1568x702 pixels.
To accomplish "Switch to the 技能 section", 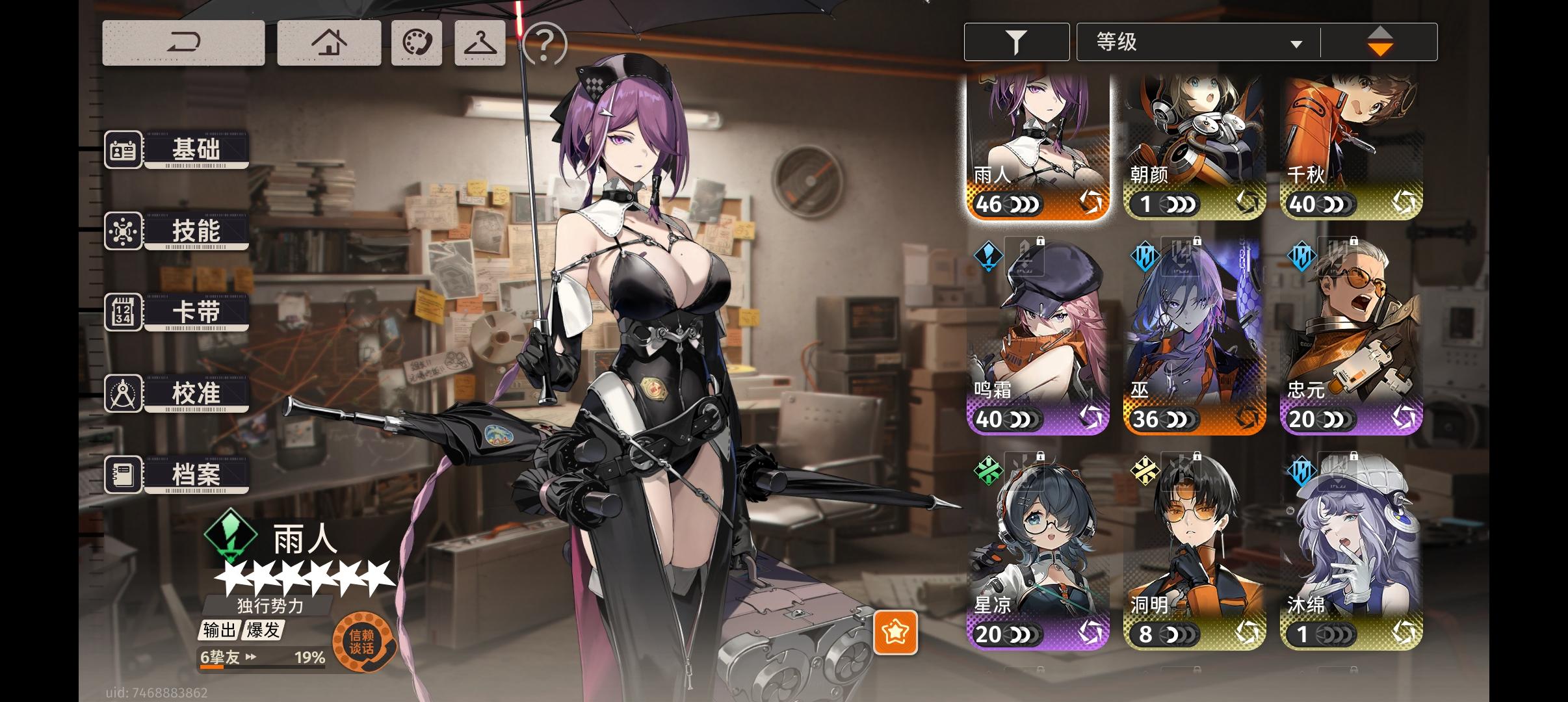I will (195, 231).
